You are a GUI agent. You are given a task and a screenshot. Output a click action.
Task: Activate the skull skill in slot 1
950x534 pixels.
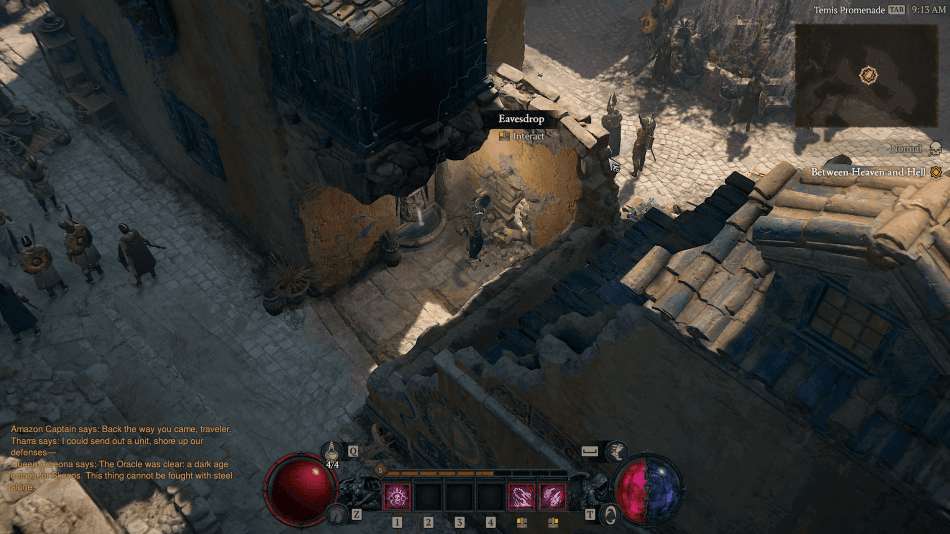(x=397, y=496)
